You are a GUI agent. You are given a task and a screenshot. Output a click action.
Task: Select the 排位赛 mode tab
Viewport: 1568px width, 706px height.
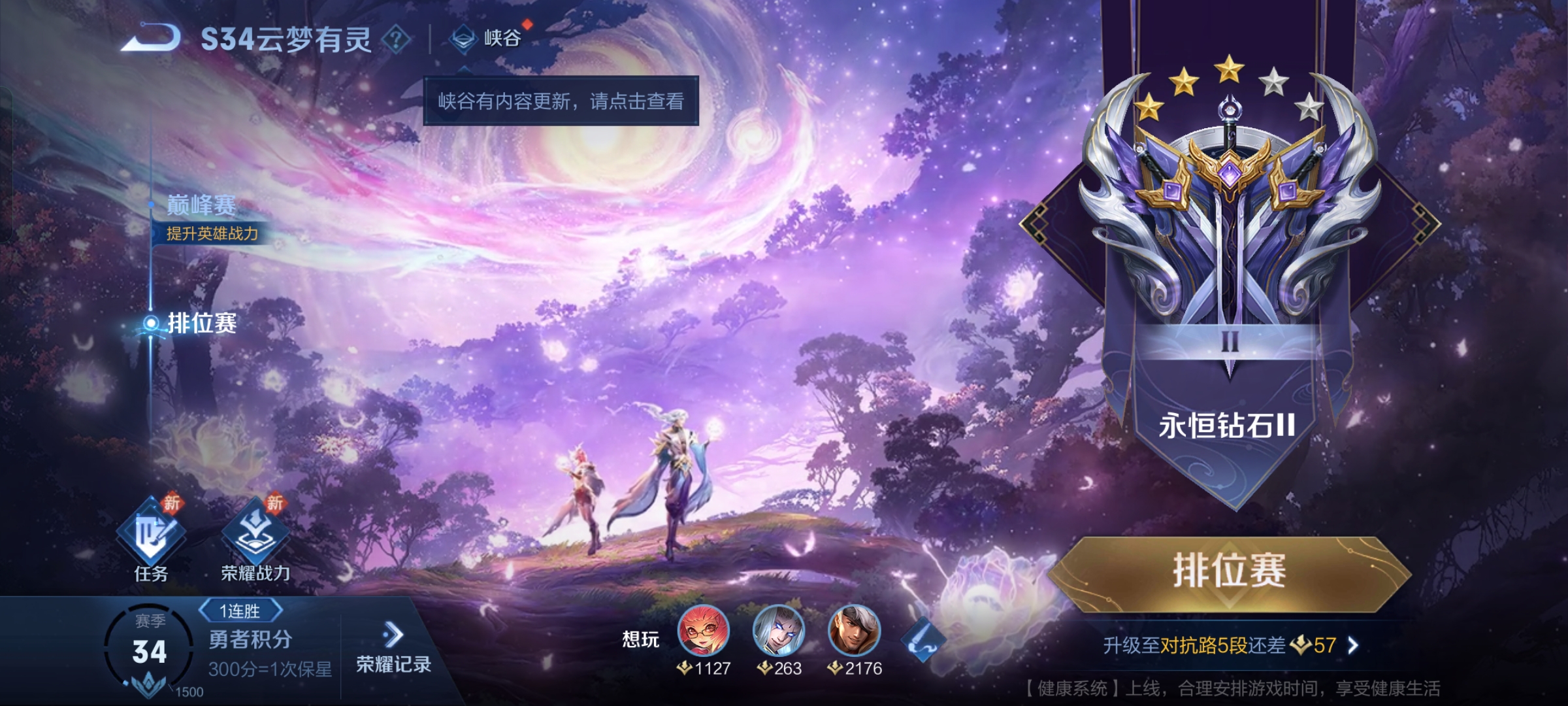pyautogui.click(x=201, y=323)
